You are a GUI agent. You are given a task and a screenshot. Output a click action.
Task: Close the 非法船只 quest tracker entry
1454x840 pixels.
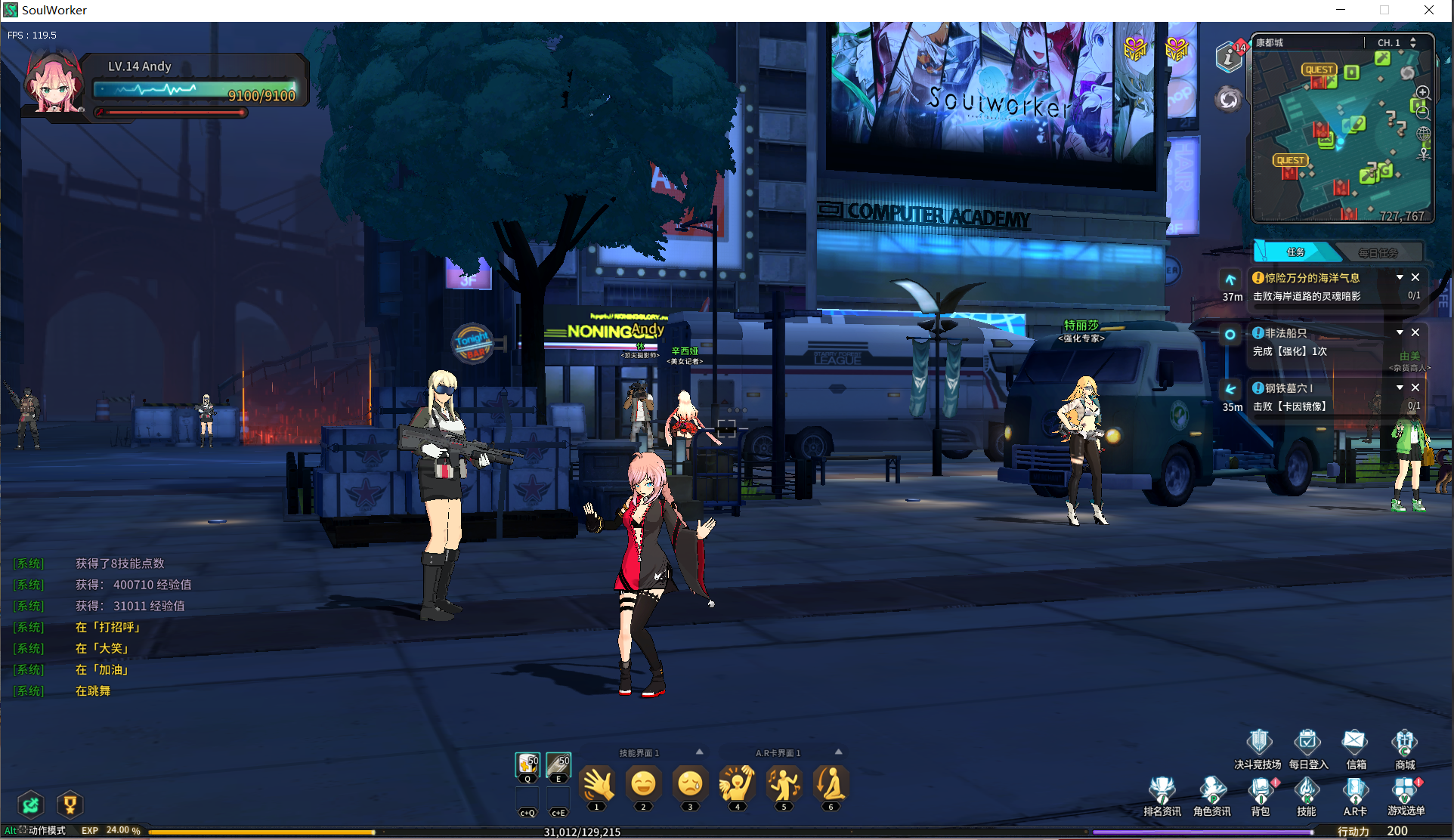pos(1415,332)
